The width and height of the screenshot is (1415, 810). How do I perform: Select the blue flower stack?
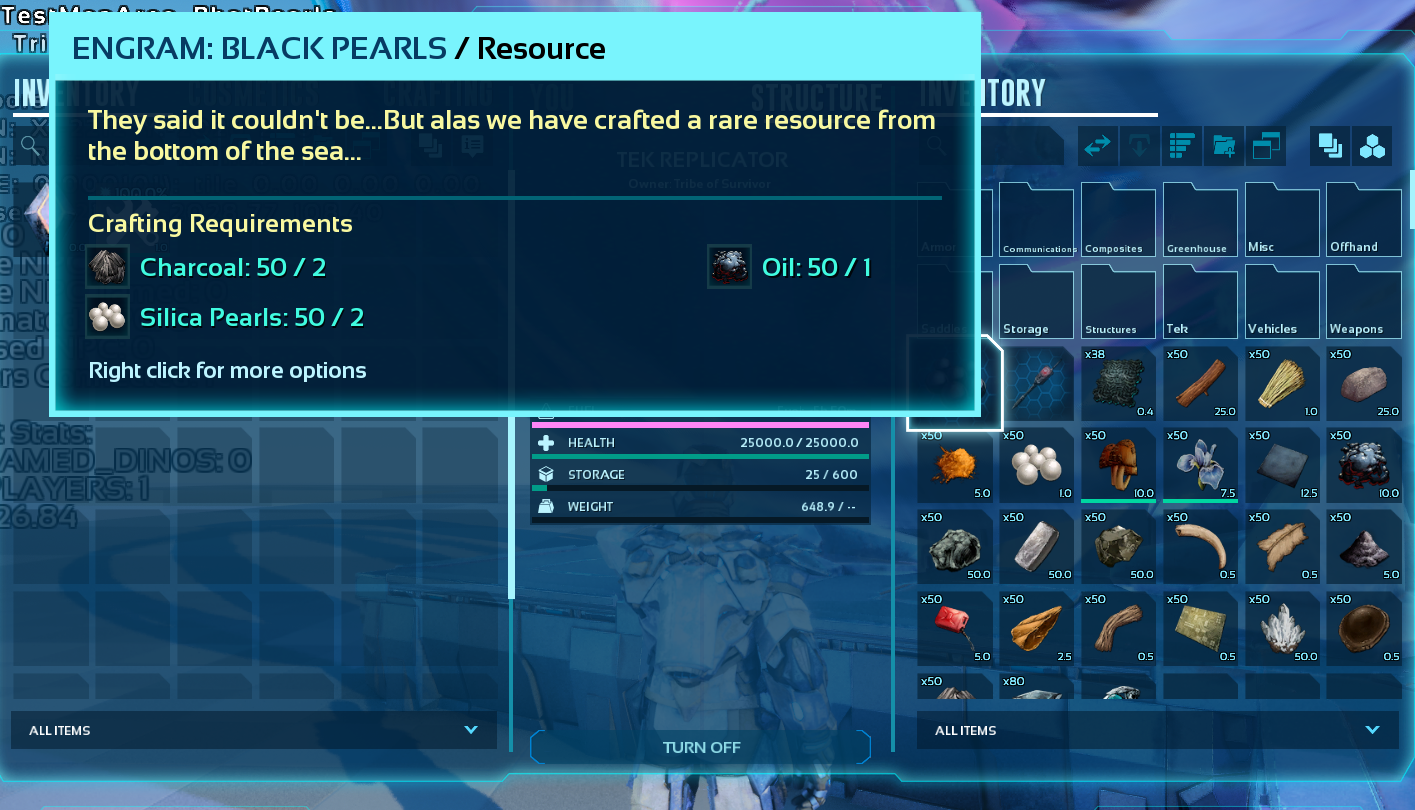(x=1200, y=465)
